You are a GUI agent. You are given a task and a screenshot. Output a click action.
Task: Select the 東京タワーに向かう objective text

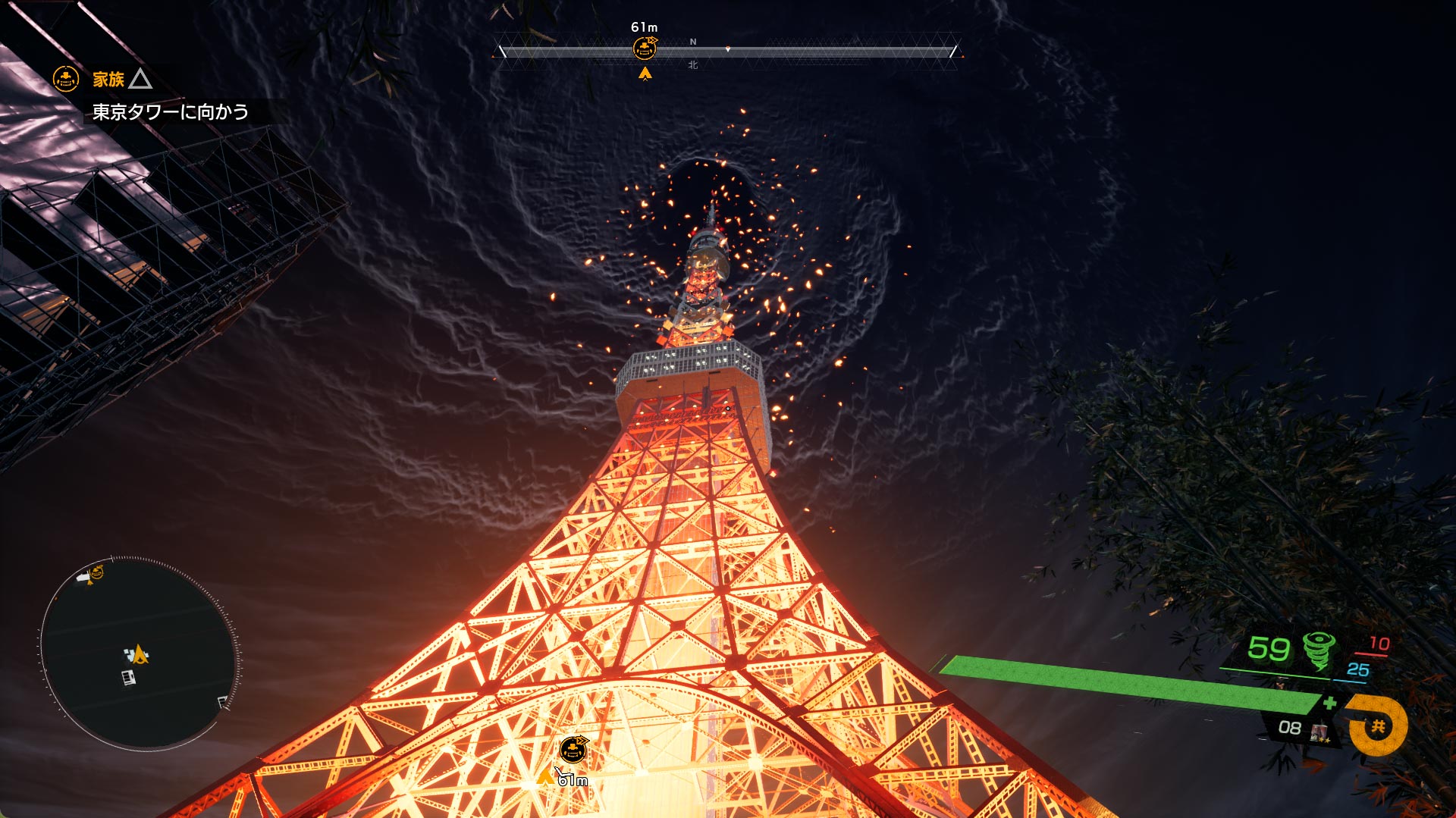pyautogui.click(x=171, y=112)
